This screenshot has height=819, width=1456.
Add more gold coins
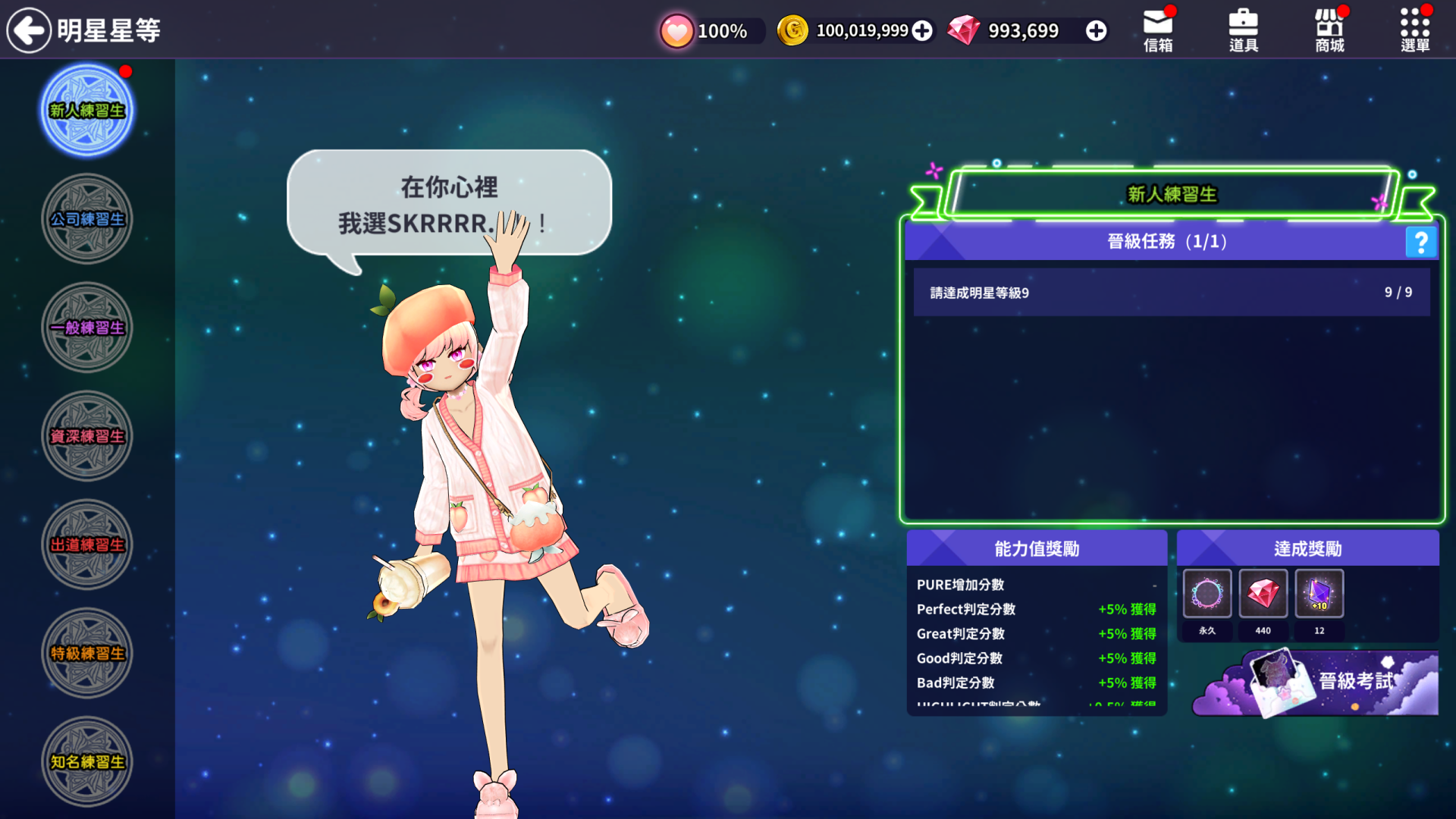922,30
